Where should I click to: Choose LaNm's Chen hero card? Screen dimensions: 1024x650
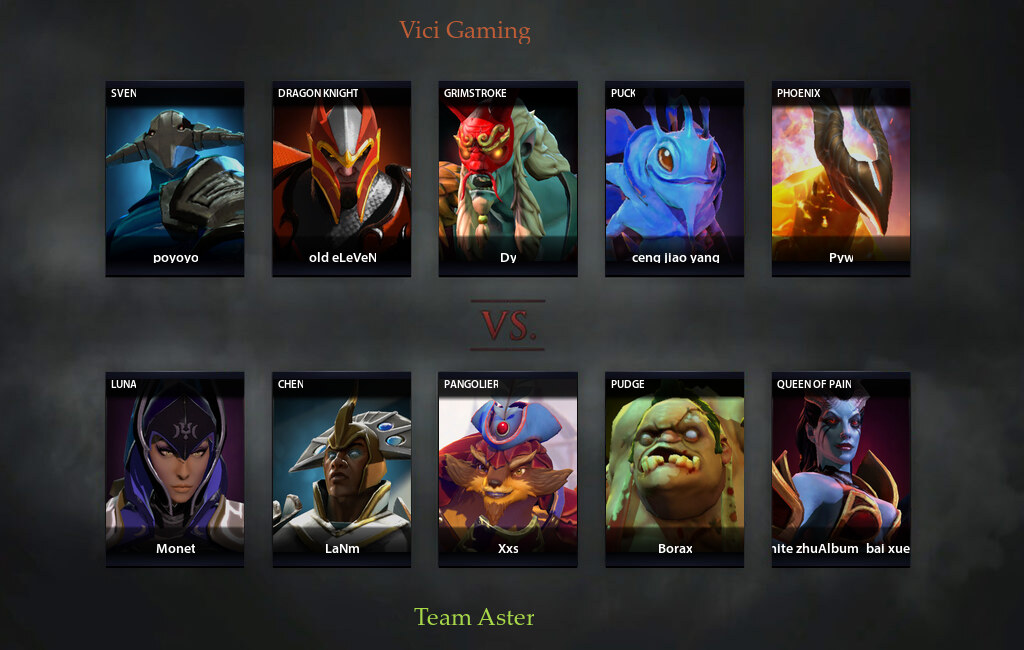pyautogui.click(x=342, y=469)
